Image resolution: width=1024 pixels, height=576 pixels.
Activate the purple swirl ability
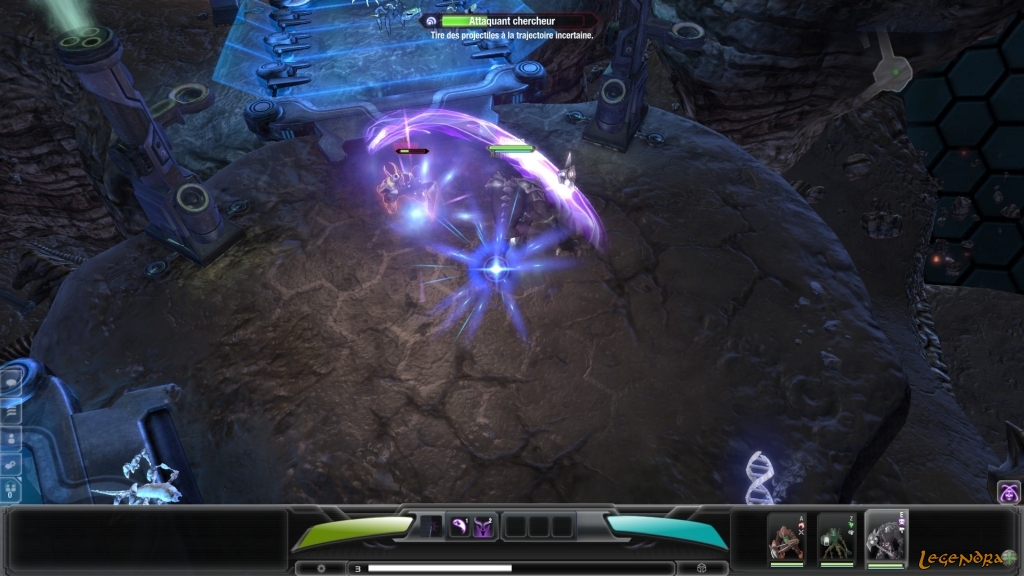click(x=459, y=526)
